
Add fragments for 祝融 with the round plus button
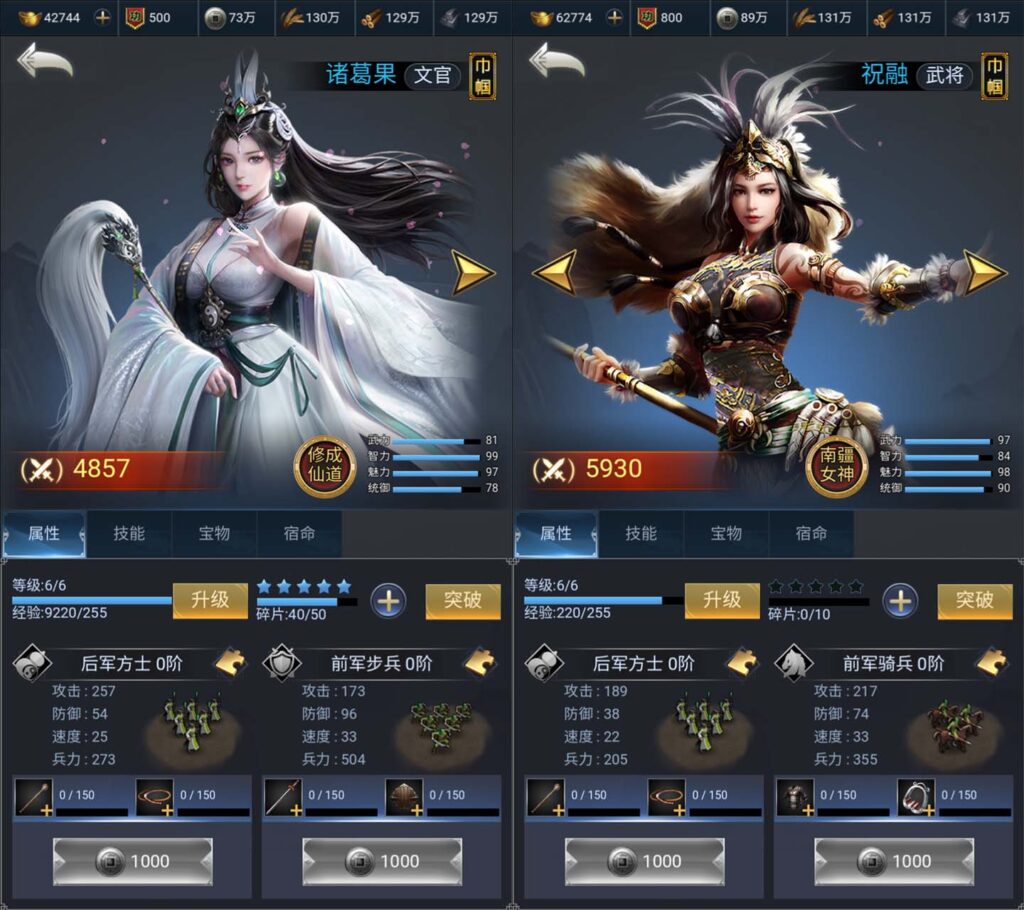click(x=900, y=600)
